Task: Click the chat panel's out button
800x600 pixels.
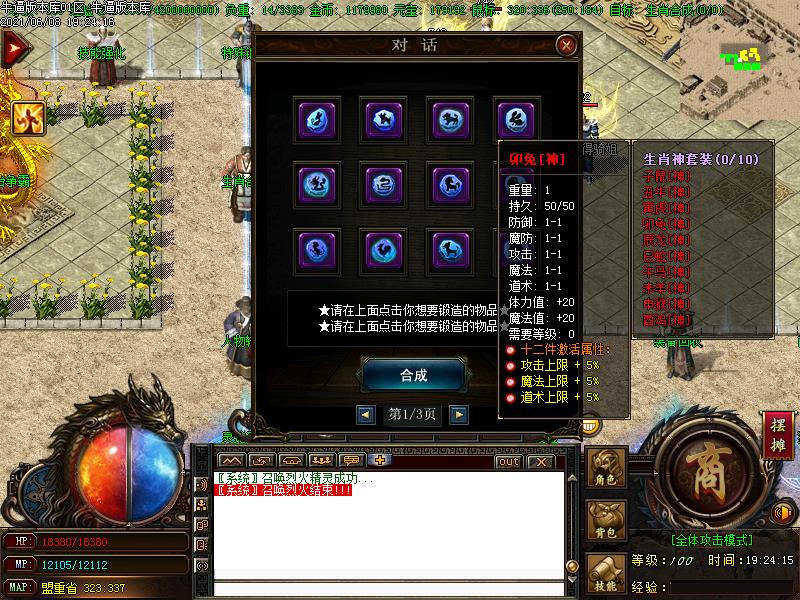Action: tap(508, 461)
